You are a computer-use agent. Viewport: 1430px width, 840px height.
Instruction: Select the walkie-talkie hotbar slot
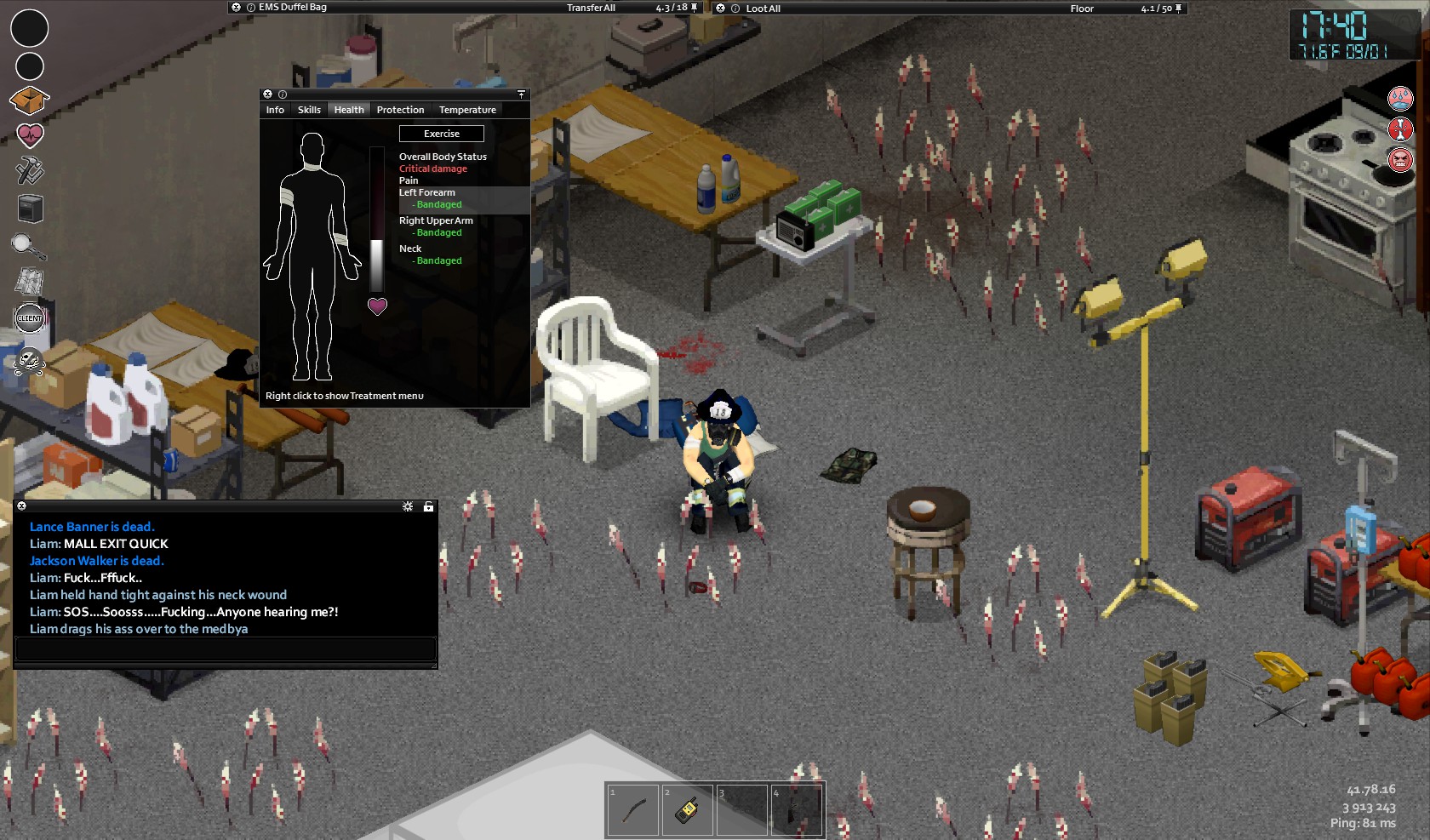(x=687, y=809)
